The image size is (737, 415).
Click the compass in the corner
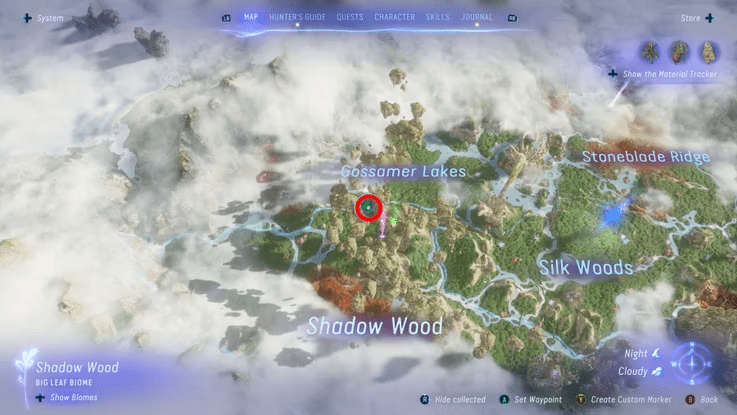(690, 363)
